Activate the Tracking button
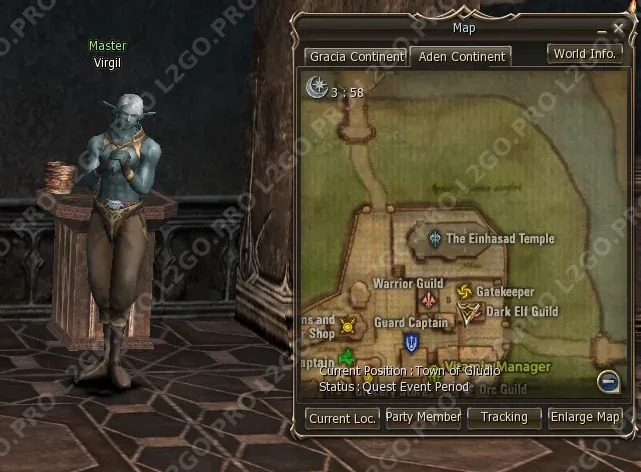Image resolution: width=641 pixels, height=472 pixels. pos(504,417)
